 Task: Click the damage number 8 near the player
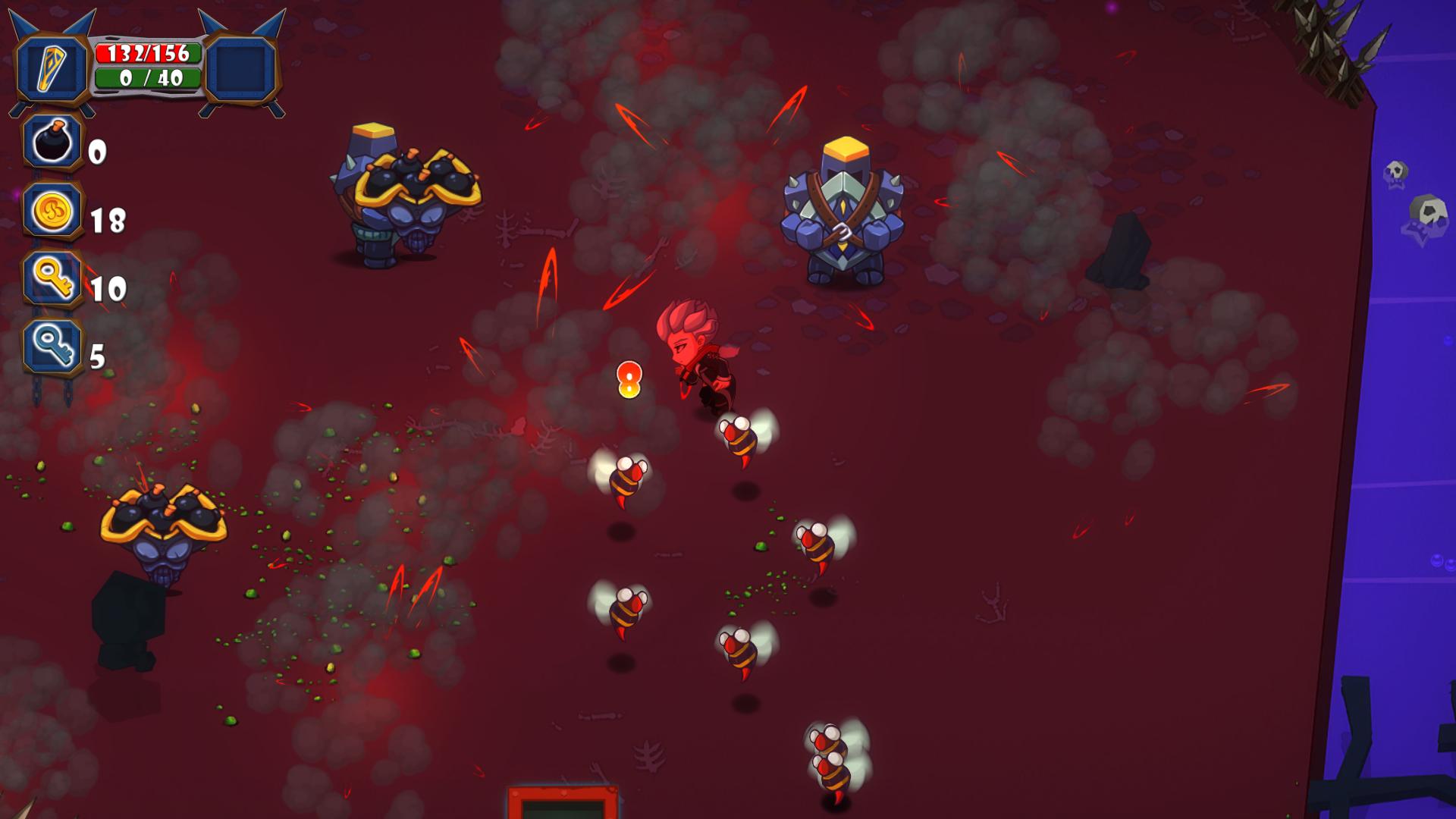tap(629, 379)
